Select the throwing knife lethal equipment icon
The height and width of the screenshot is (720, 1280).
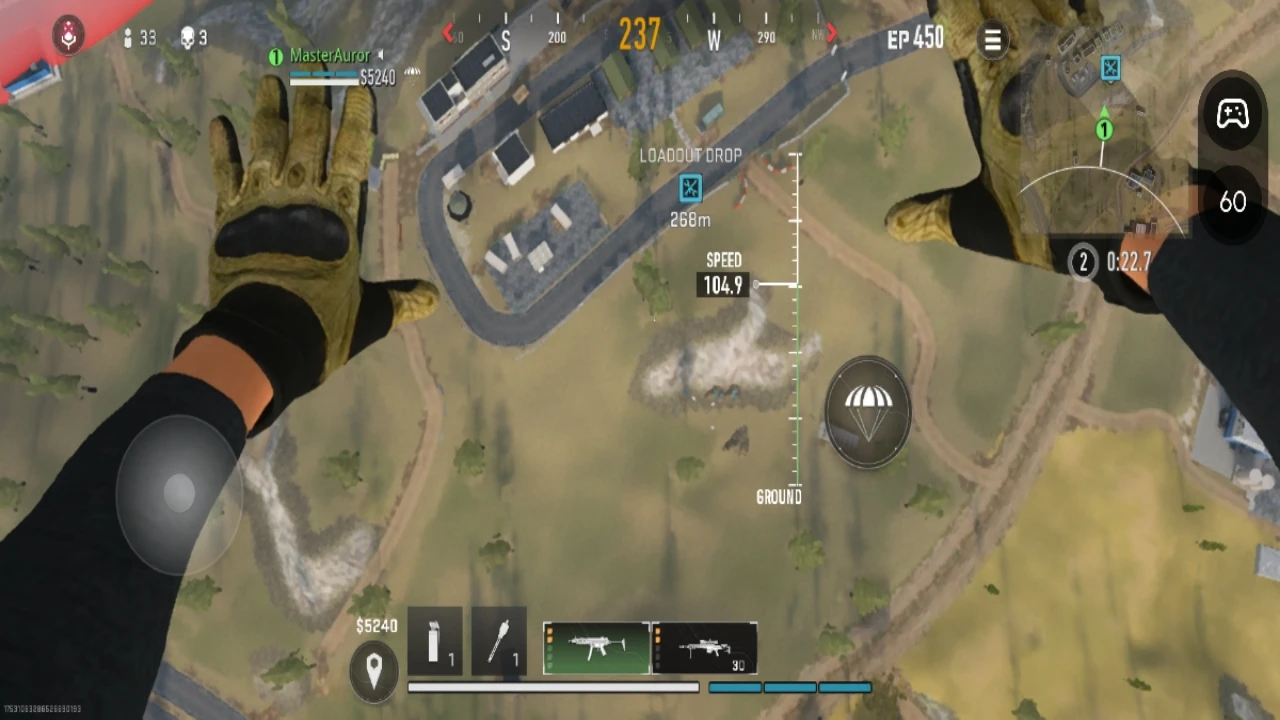499,643
